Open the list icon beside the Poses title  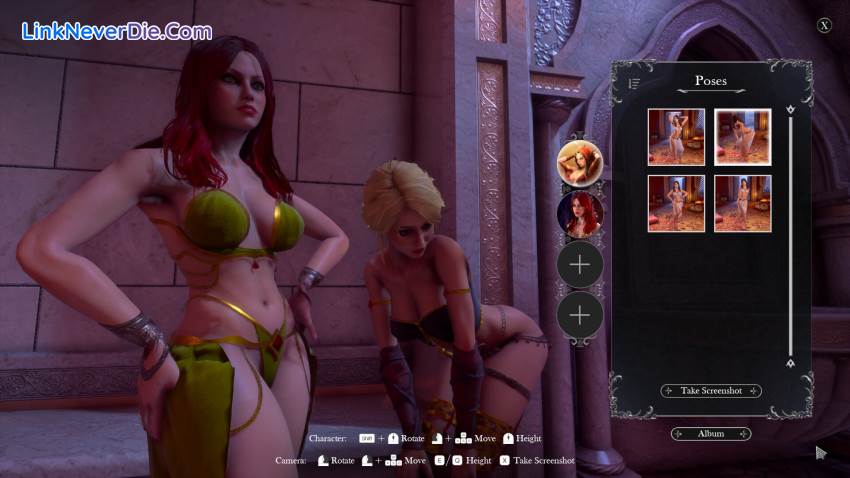[x=634, y=83]
